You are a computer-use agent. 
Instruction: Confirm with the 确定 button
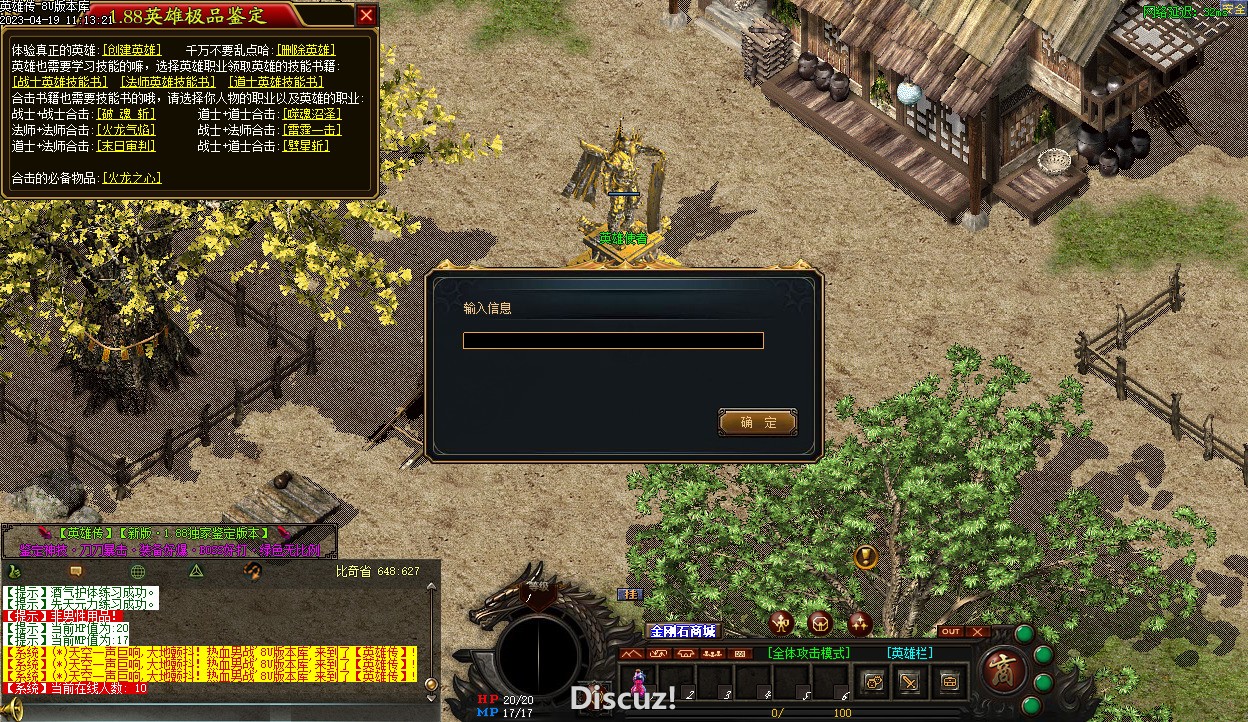click(x=758, y=422)
